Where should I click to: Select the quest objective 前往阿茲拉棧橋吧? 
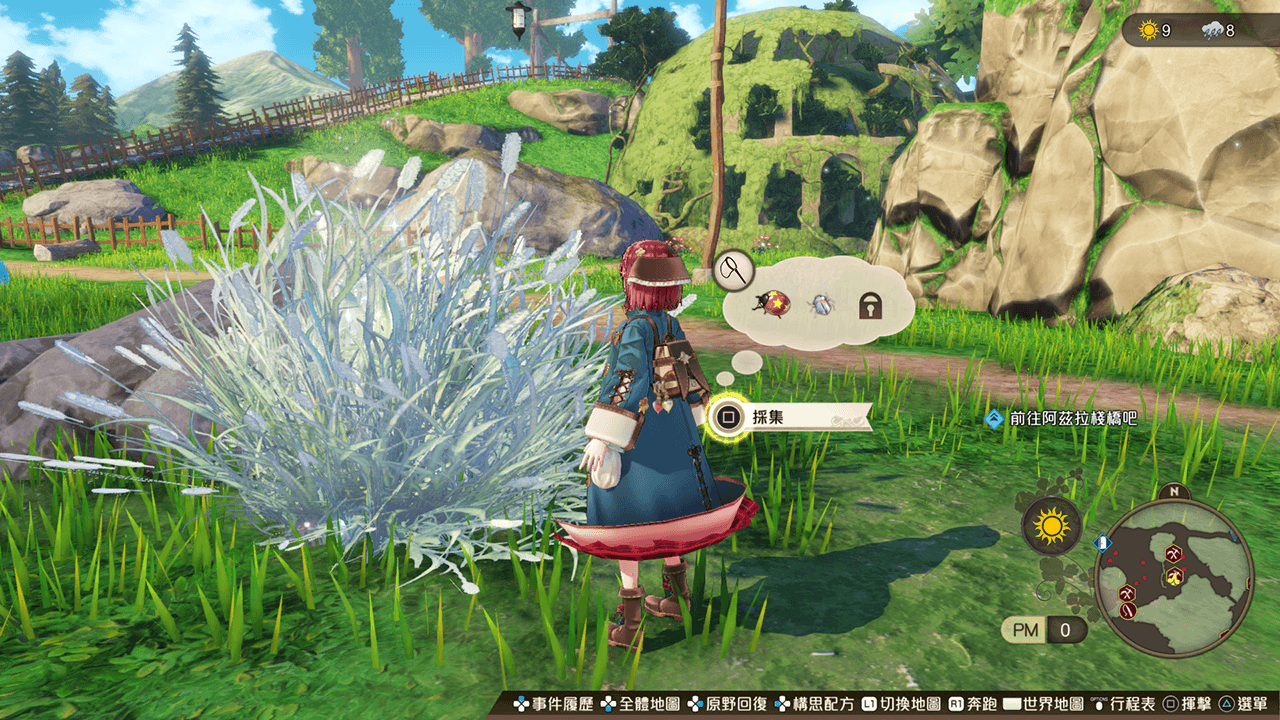(x=1061, y=419)
